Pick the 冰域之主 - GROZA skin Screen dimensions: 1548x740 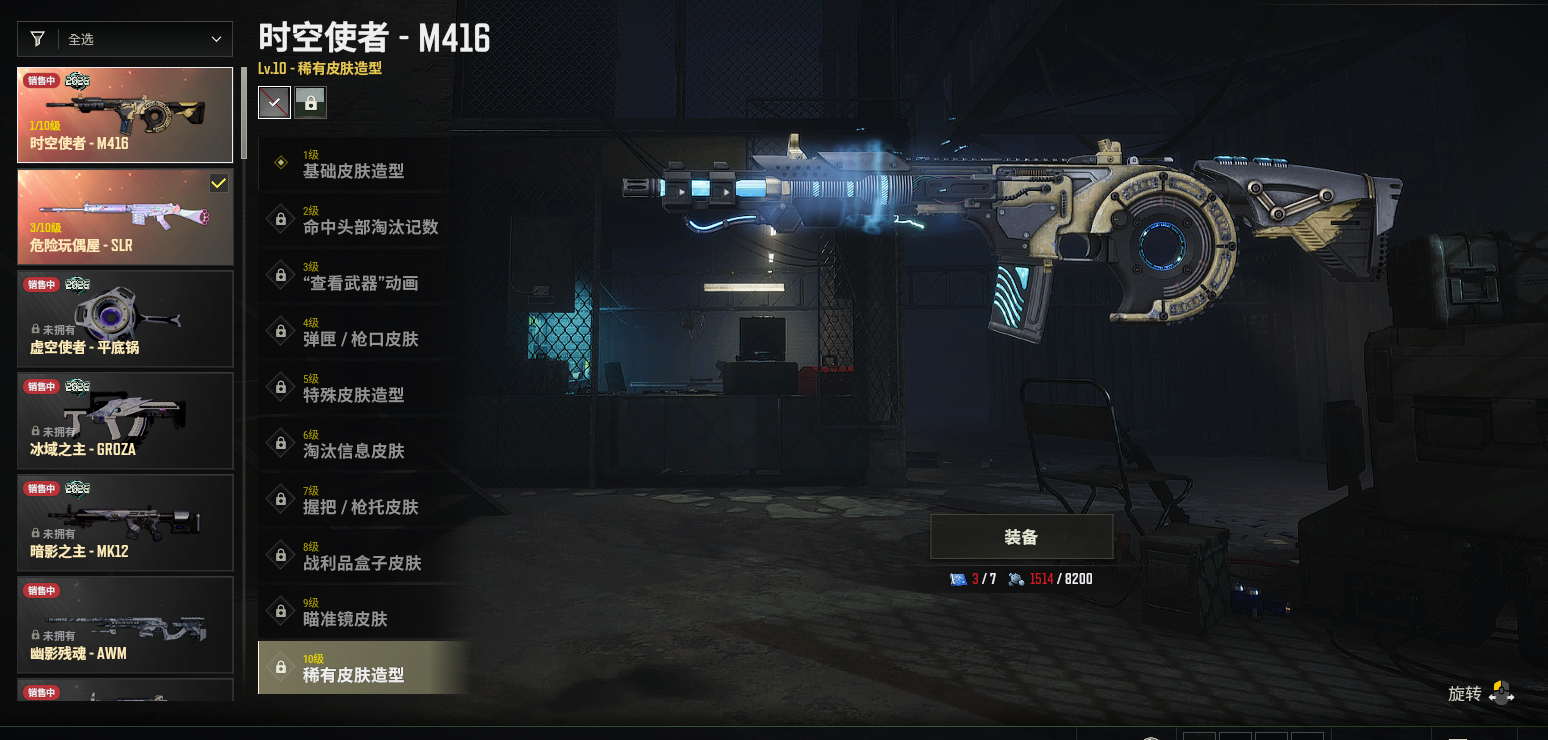(125, 421)
